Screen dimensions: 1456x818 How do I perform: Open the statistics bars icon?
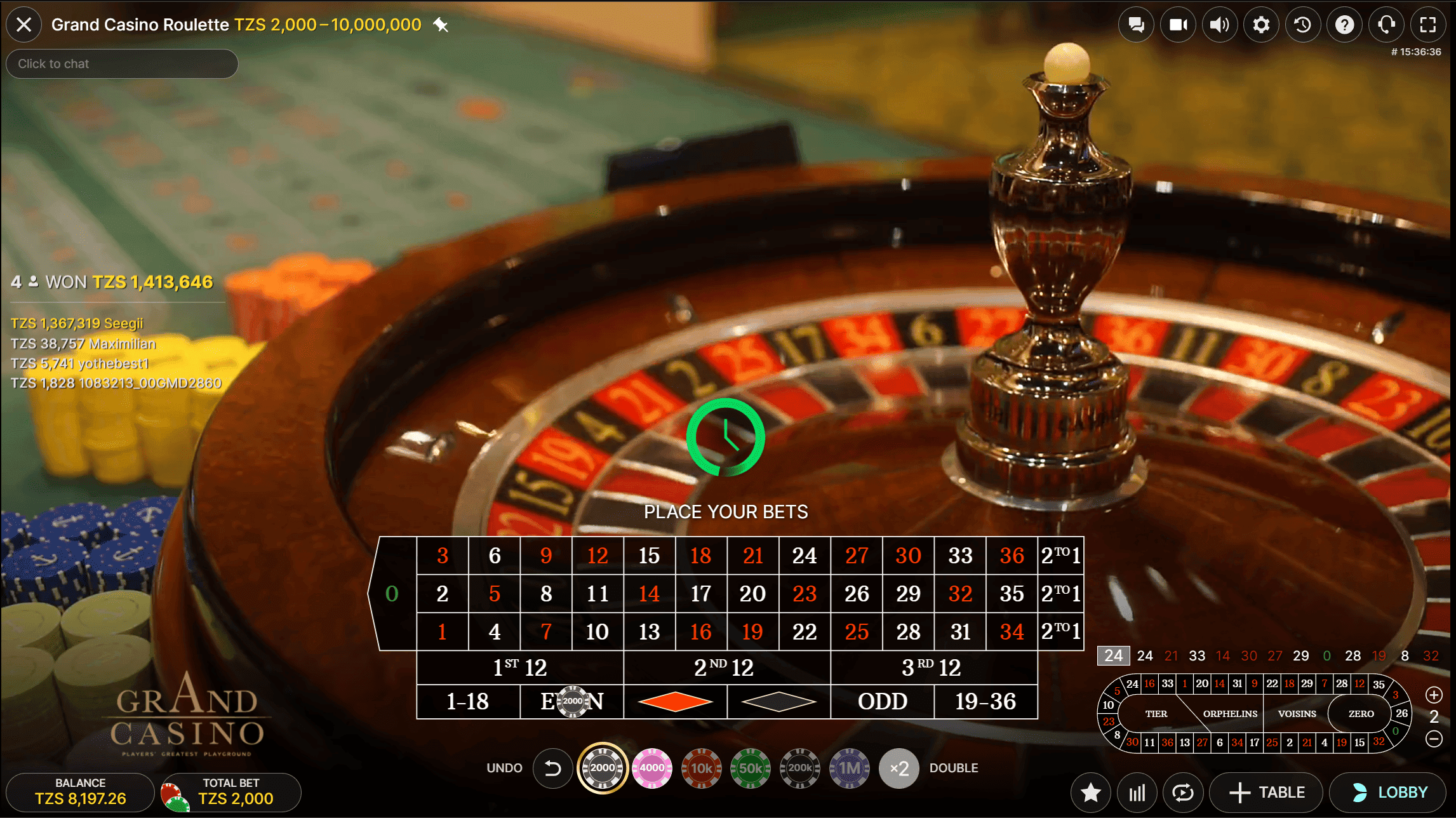[x=1137, y=792]
